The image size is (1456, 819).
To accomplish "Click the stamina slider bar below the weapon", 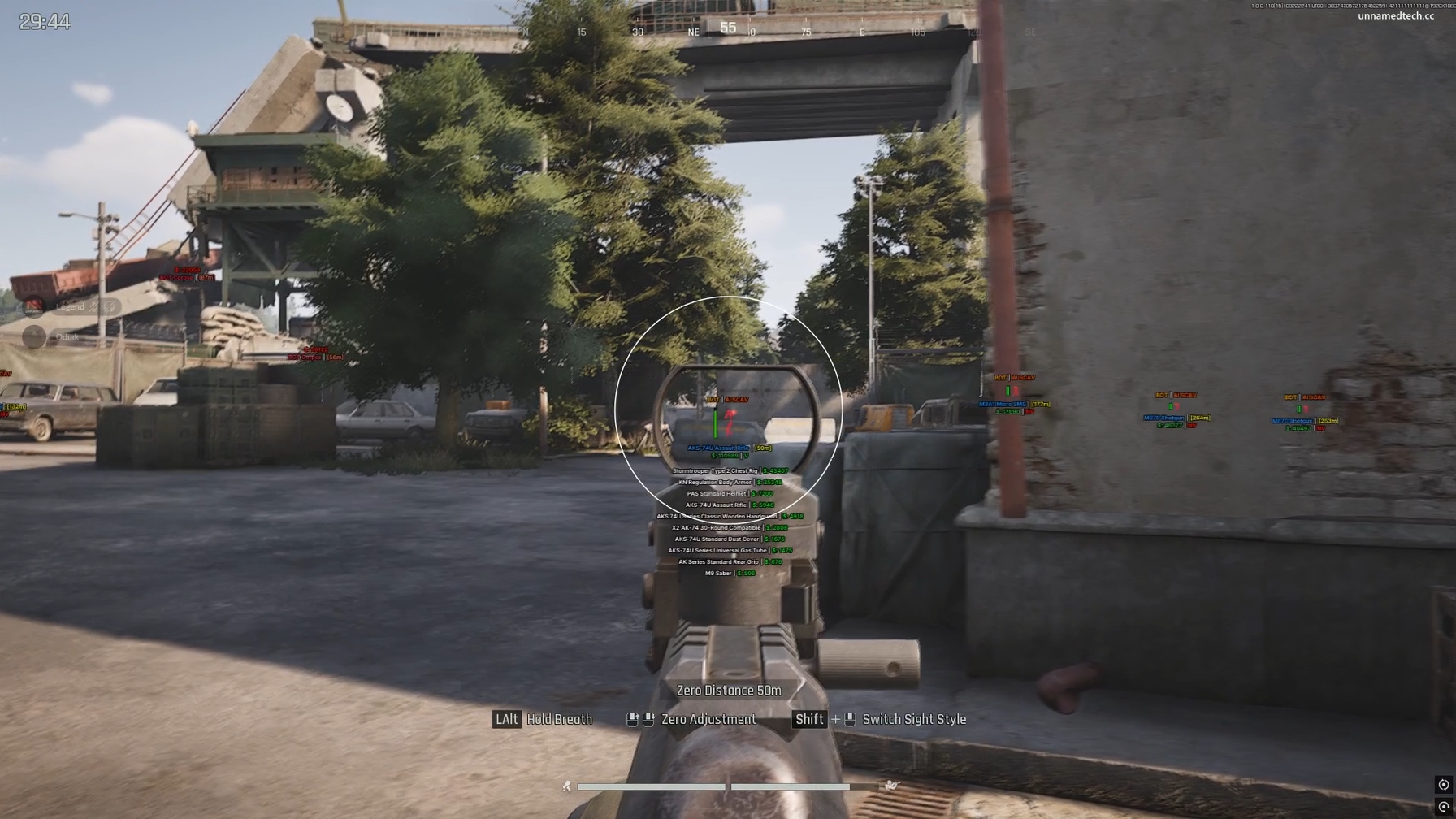I will (651, 786).
